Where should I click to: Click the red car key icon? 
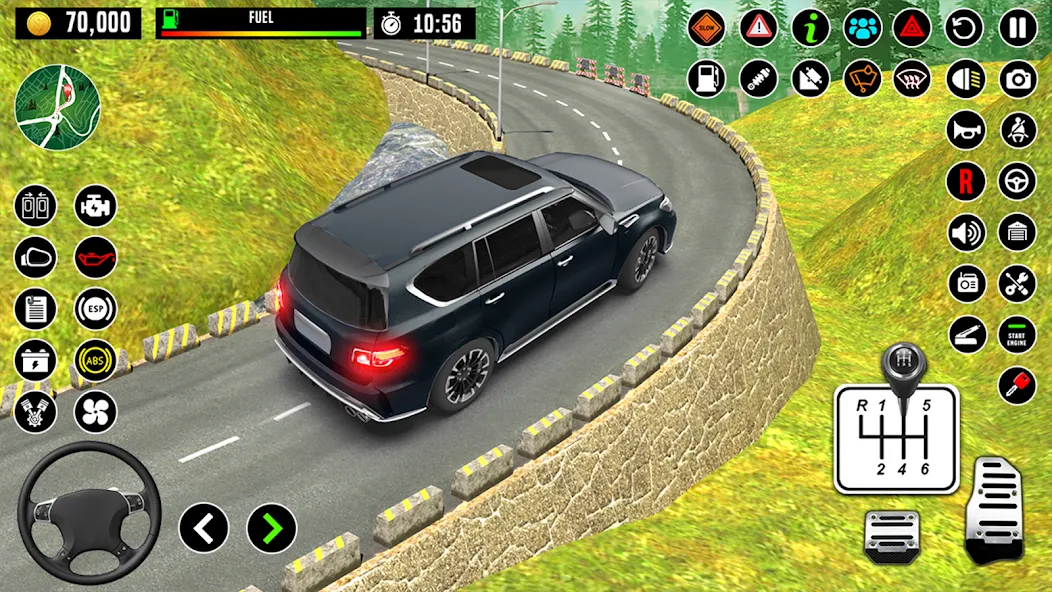(x=1018, y=385)
